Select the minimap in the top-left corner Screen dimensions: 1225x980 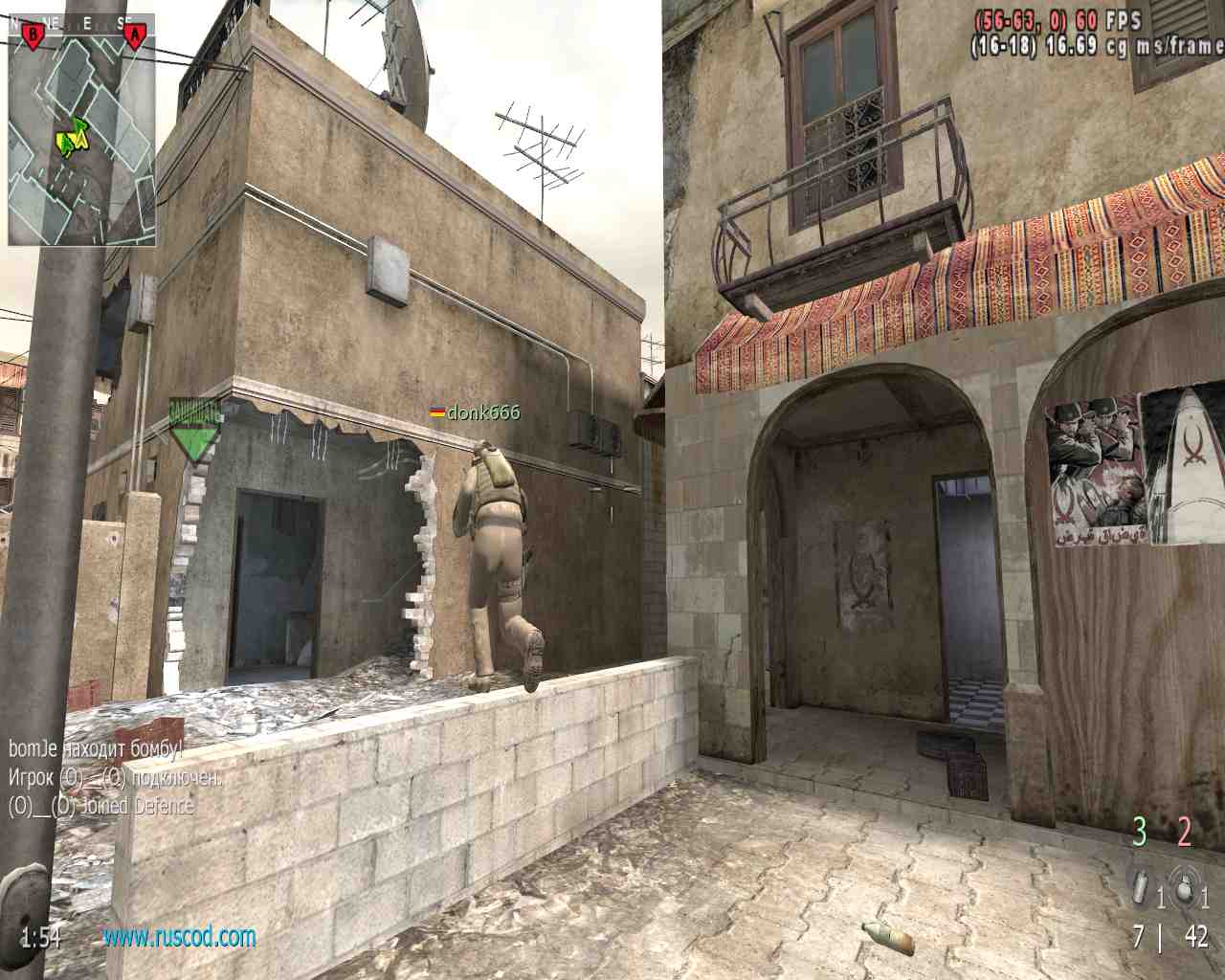(x=81, y=134)
